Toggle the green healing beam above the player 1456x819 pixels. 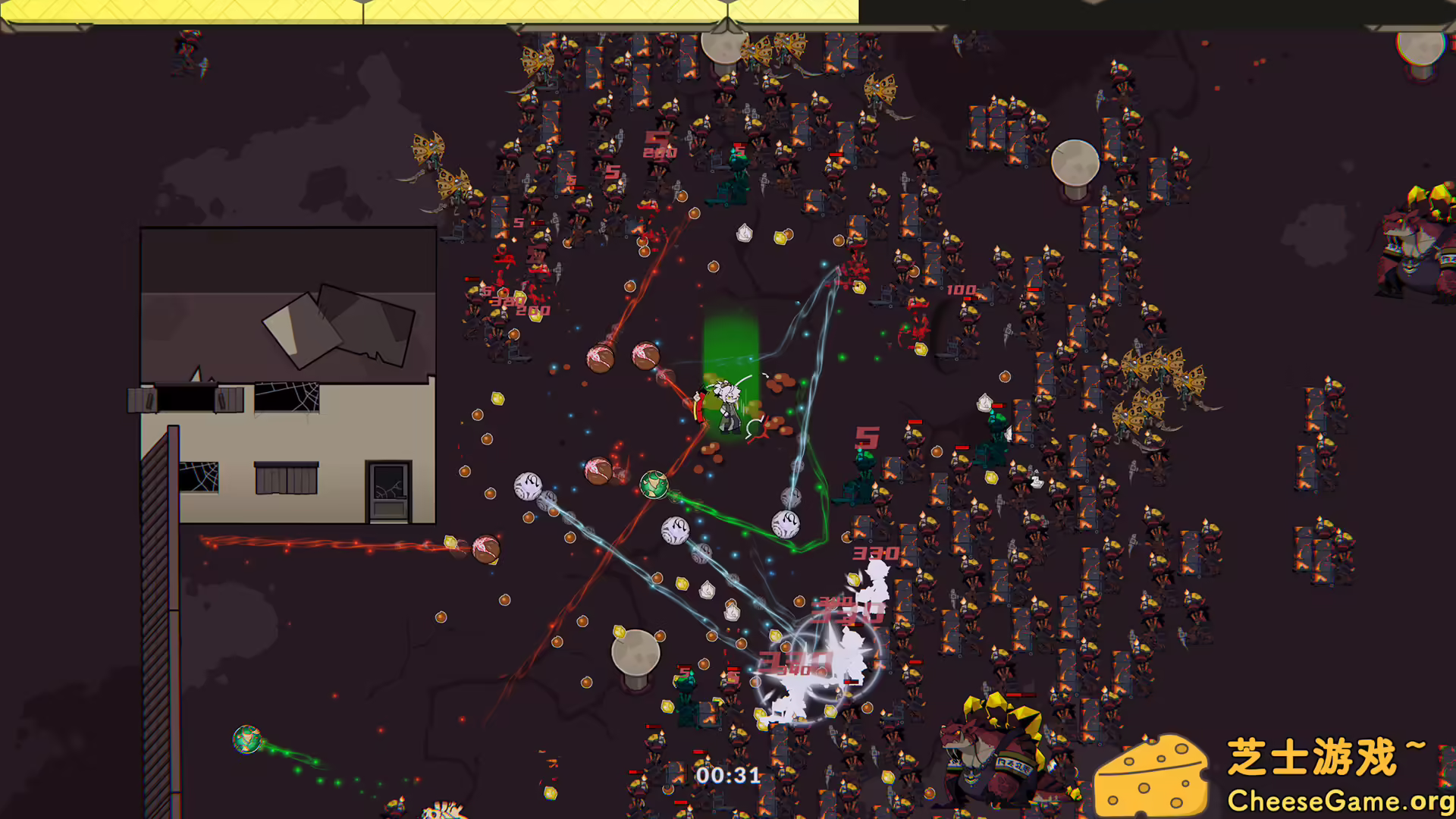tap(730, 341)
